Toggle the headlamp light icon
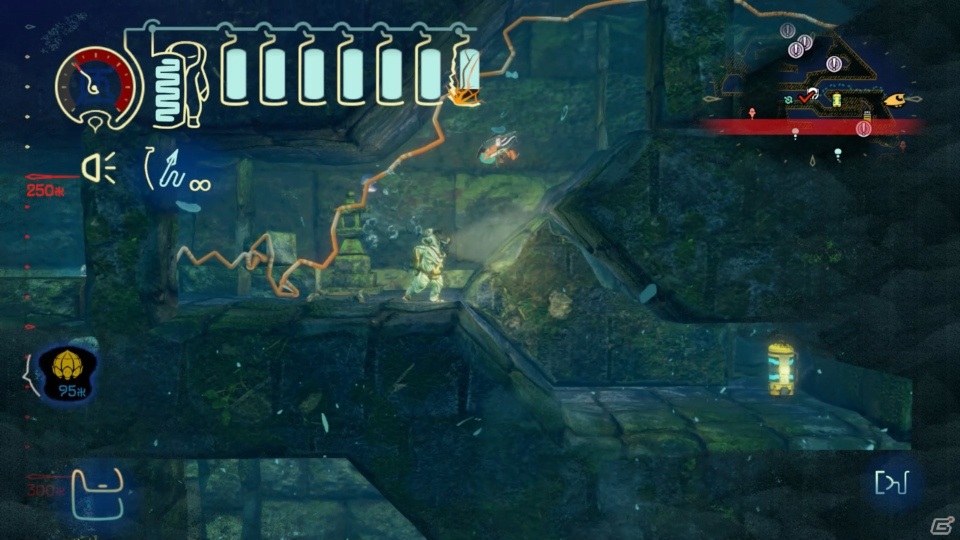The height and width of the screenshot is (540, 960). click(x=98, y=171)
